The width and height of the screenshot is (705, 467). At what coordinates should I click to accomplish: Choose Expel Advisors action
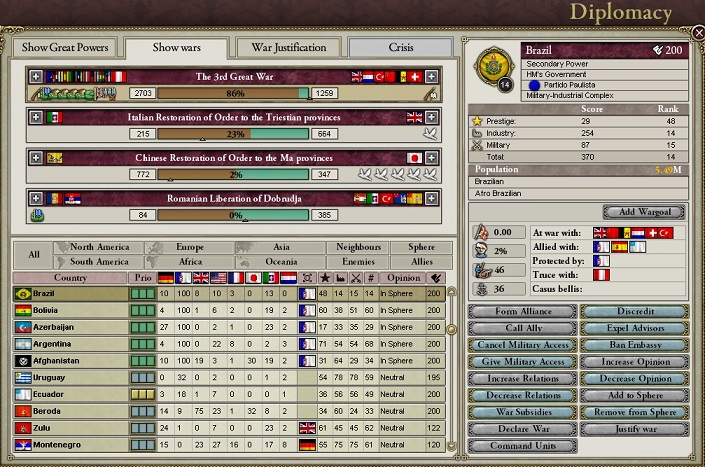636,329
